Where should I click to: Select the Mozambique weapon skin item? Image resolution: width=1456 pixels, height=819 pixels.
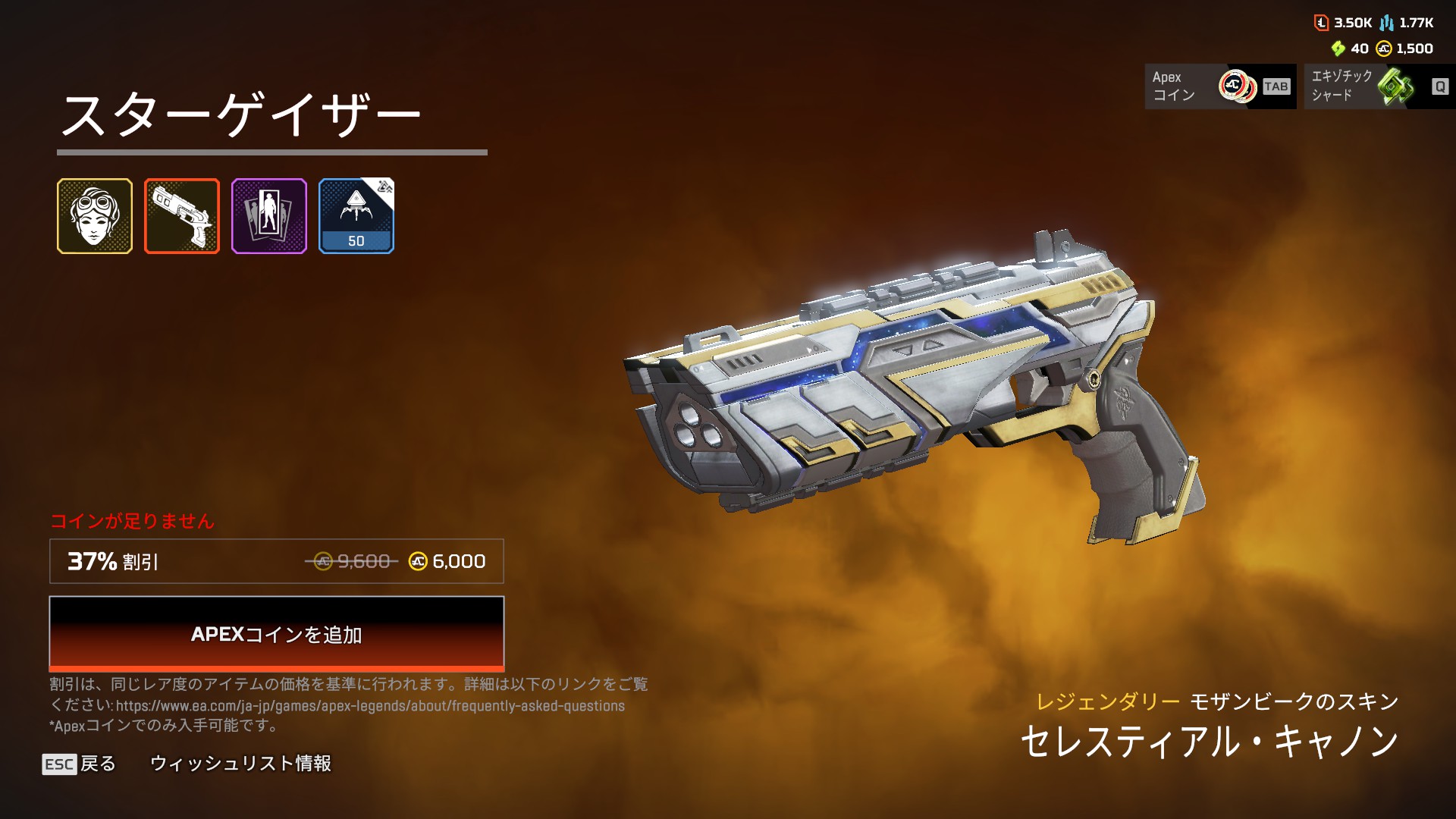pyautogui.click(x=182, y=216)
